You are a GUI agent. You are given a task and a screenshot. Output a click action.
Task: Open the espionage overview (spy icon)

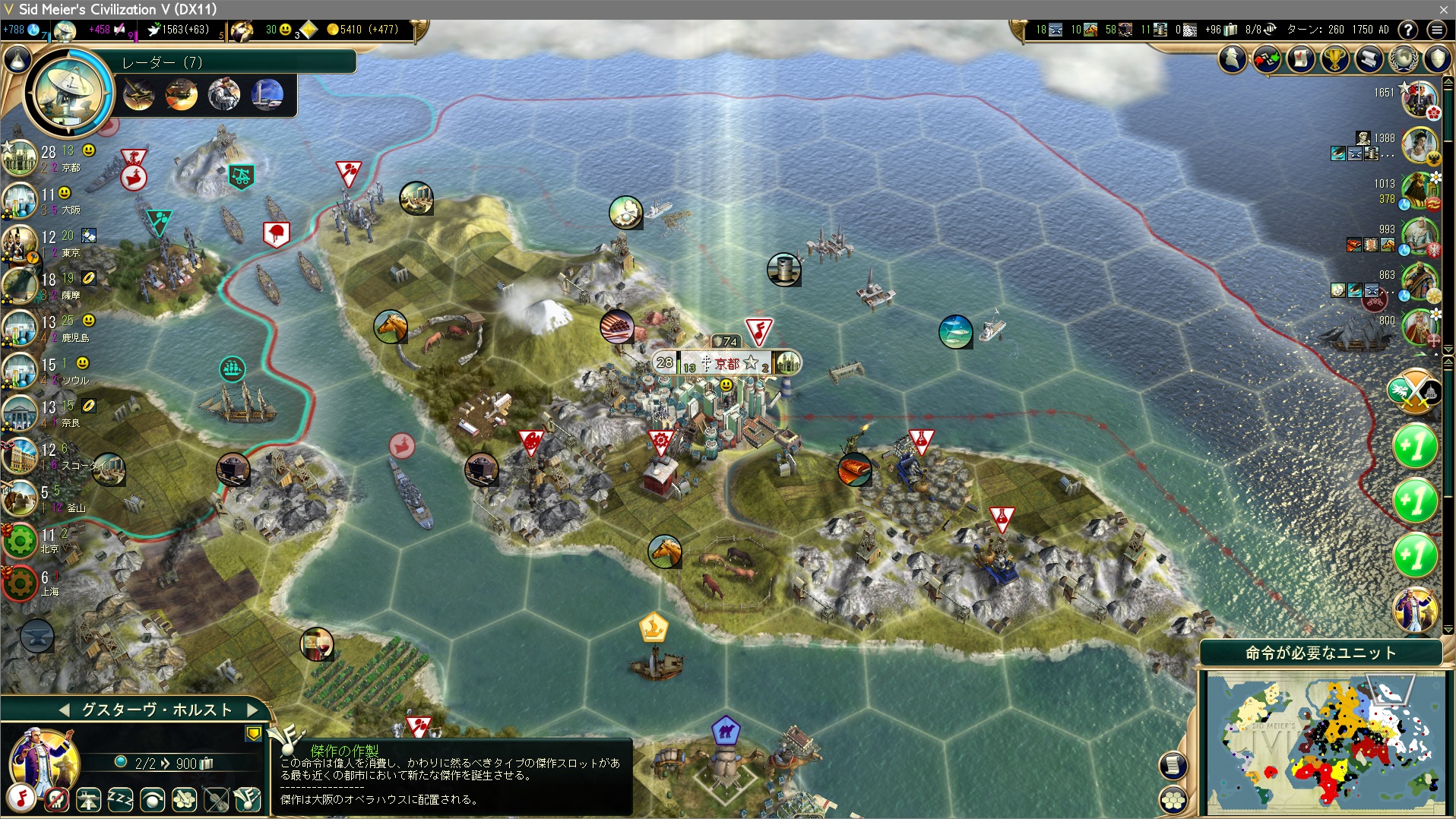tap(1233, 58)
